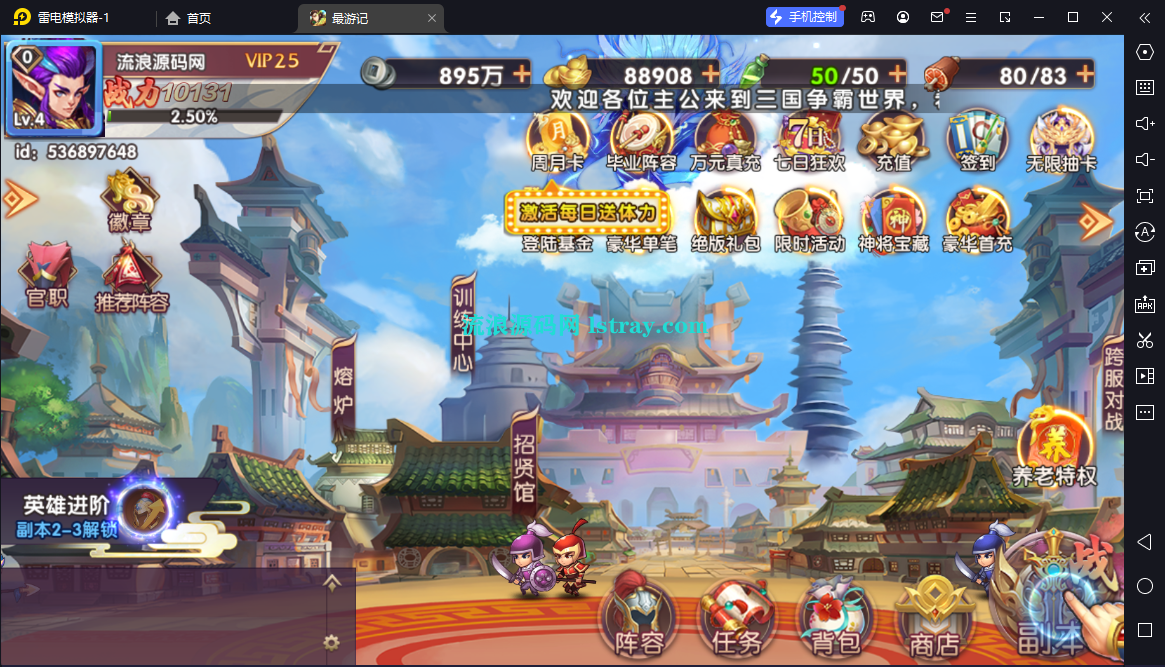Open the 任务 quest scroll
The width and height of the screenshot is (1165, 667).
tap(737, 615)
